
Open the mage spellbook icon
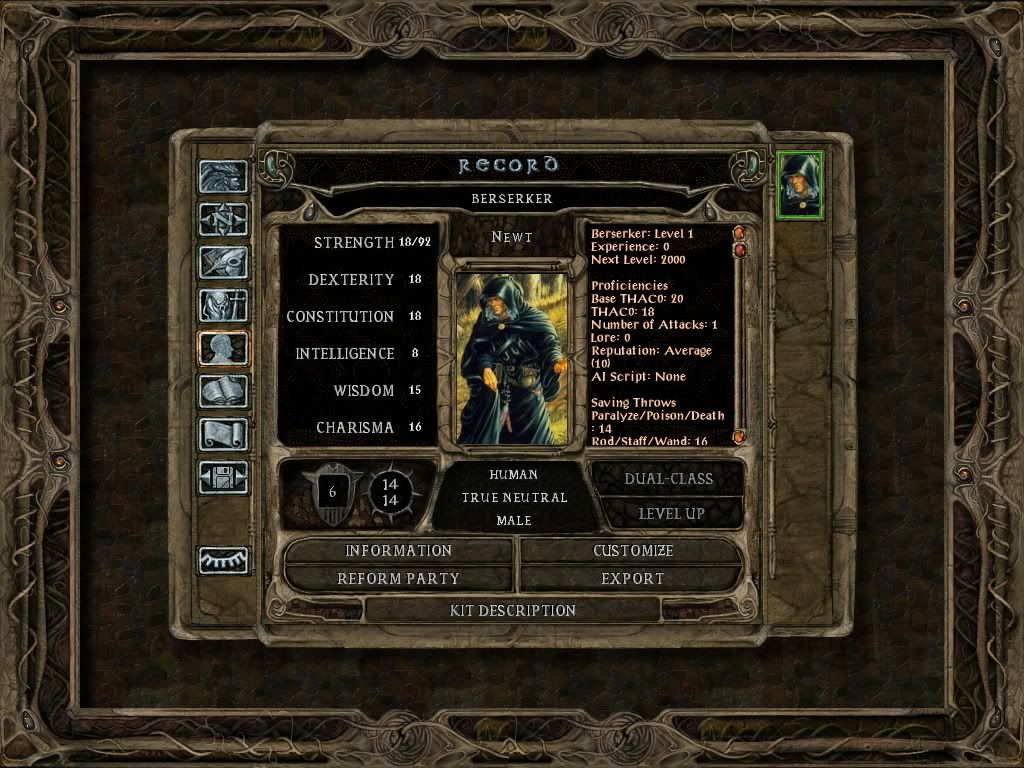224,391
